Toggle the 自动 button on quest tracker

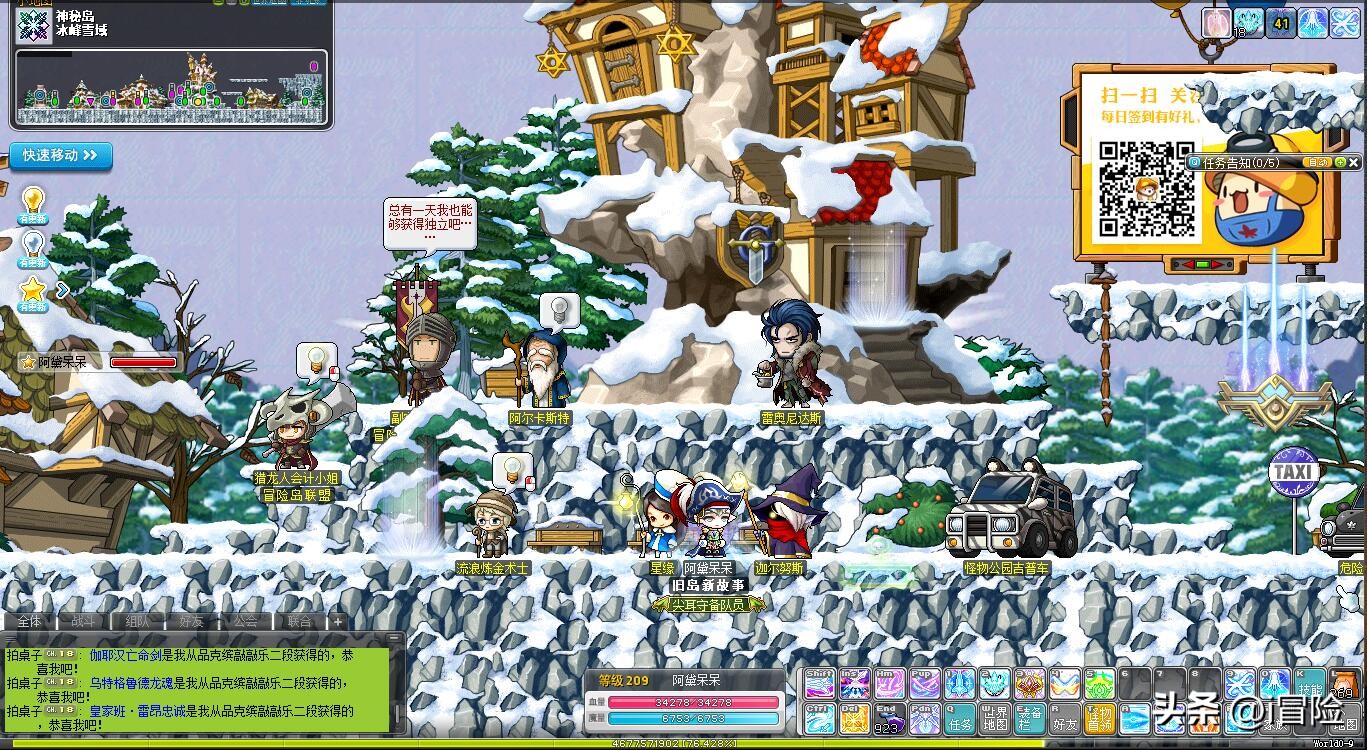(1319, 162)
